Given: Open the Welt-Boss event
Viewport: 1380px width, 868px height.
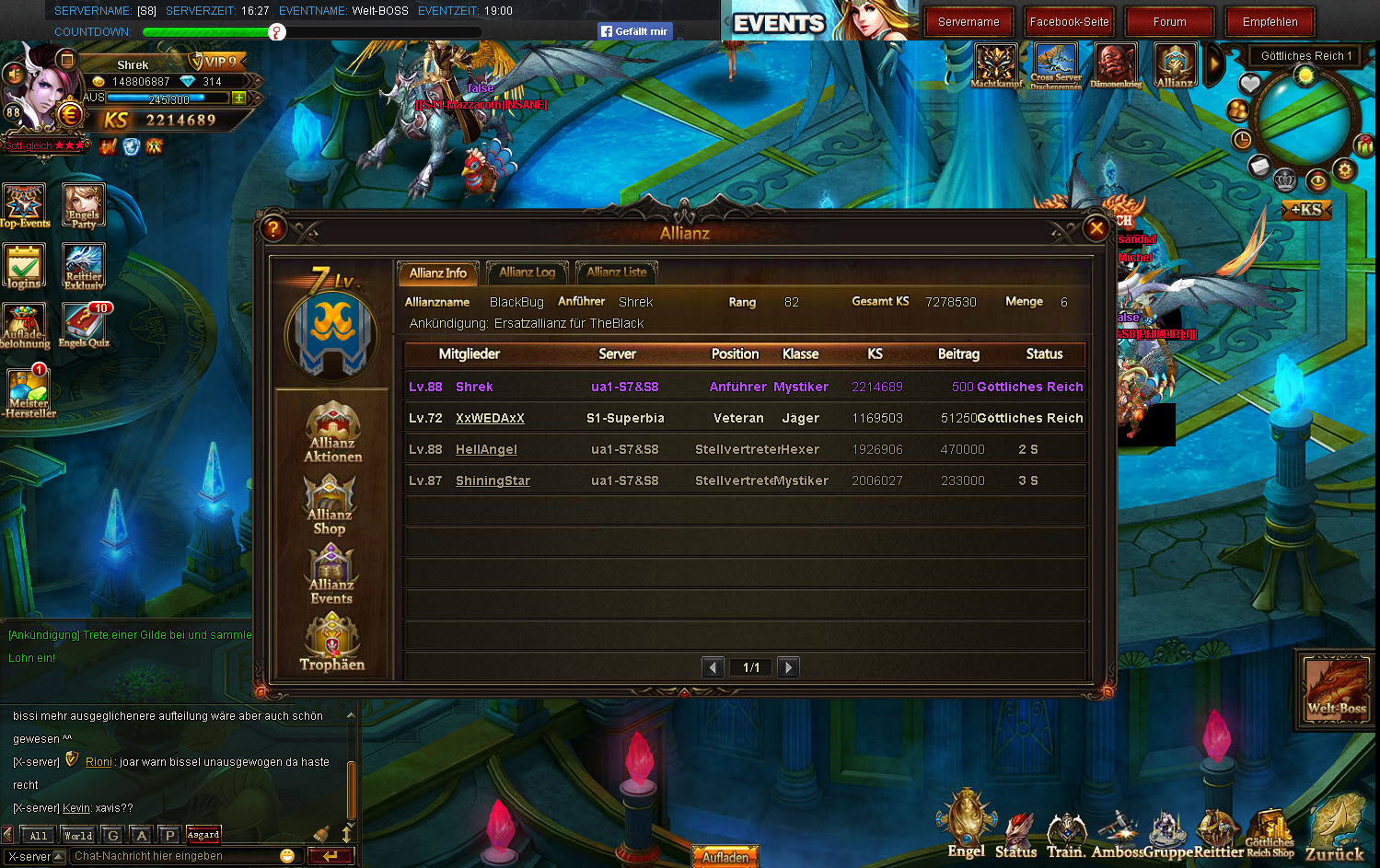Looking at the screenshot, I should click(1336, 688).
